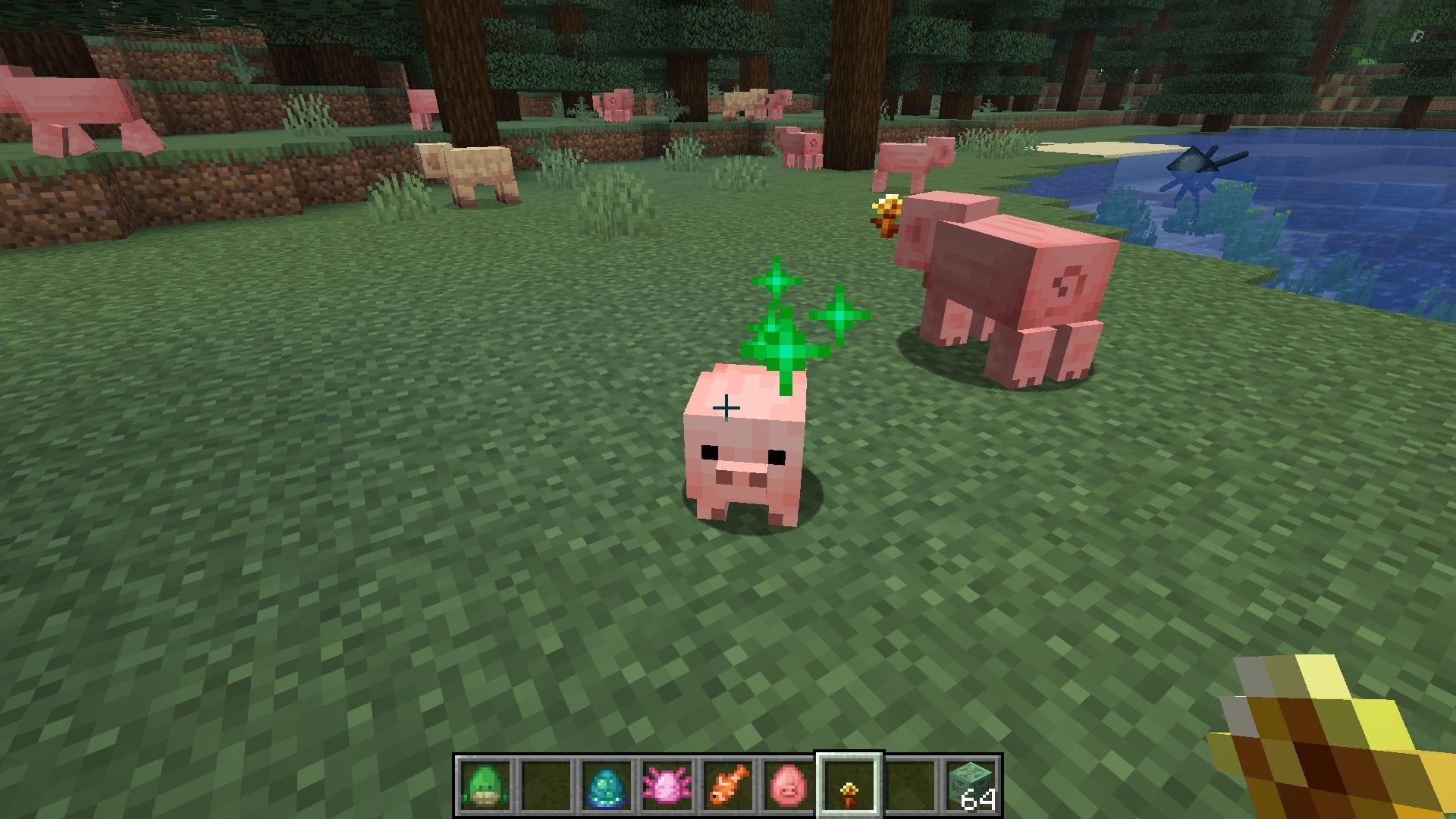This screenshot has height=819, width=1456.
Task: Select the copper block stack of 64
Action: (x=971, y=786)
